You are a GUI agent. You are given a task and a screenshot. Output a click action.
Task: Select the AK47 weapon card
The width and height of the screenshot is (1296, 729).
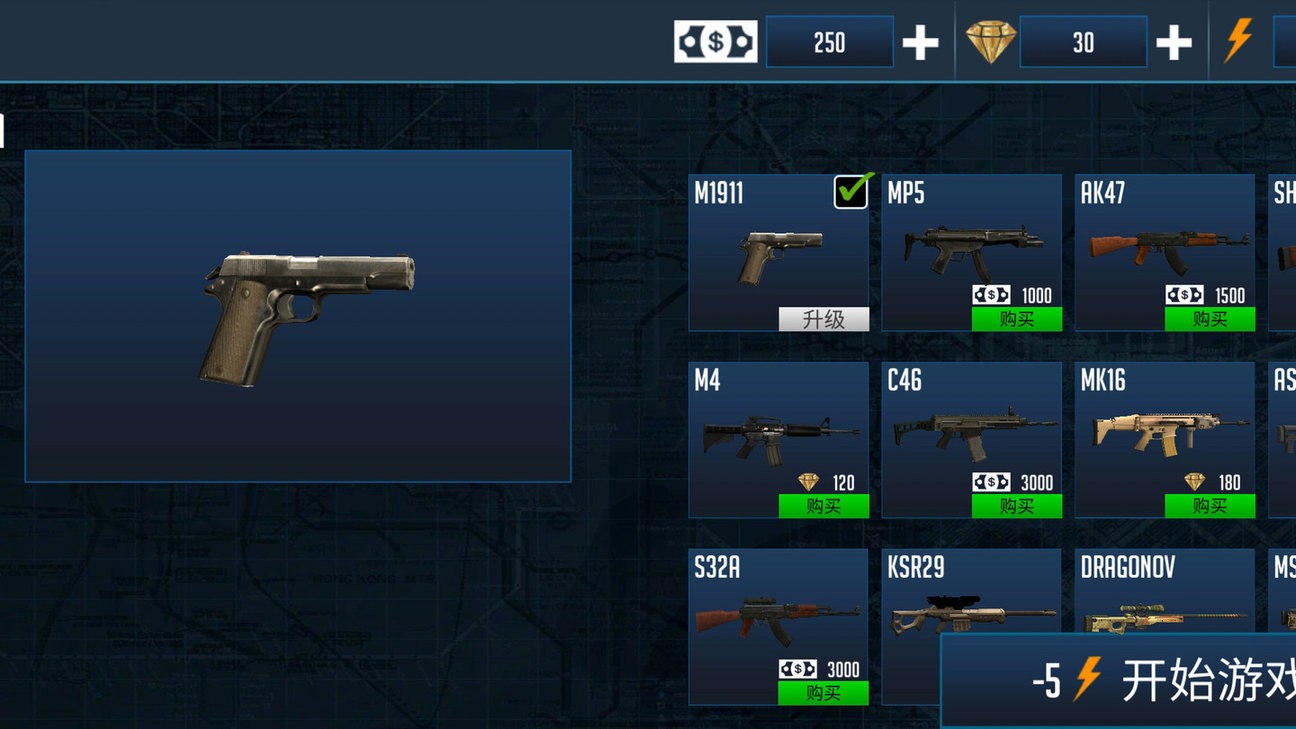coord(1164,240)
